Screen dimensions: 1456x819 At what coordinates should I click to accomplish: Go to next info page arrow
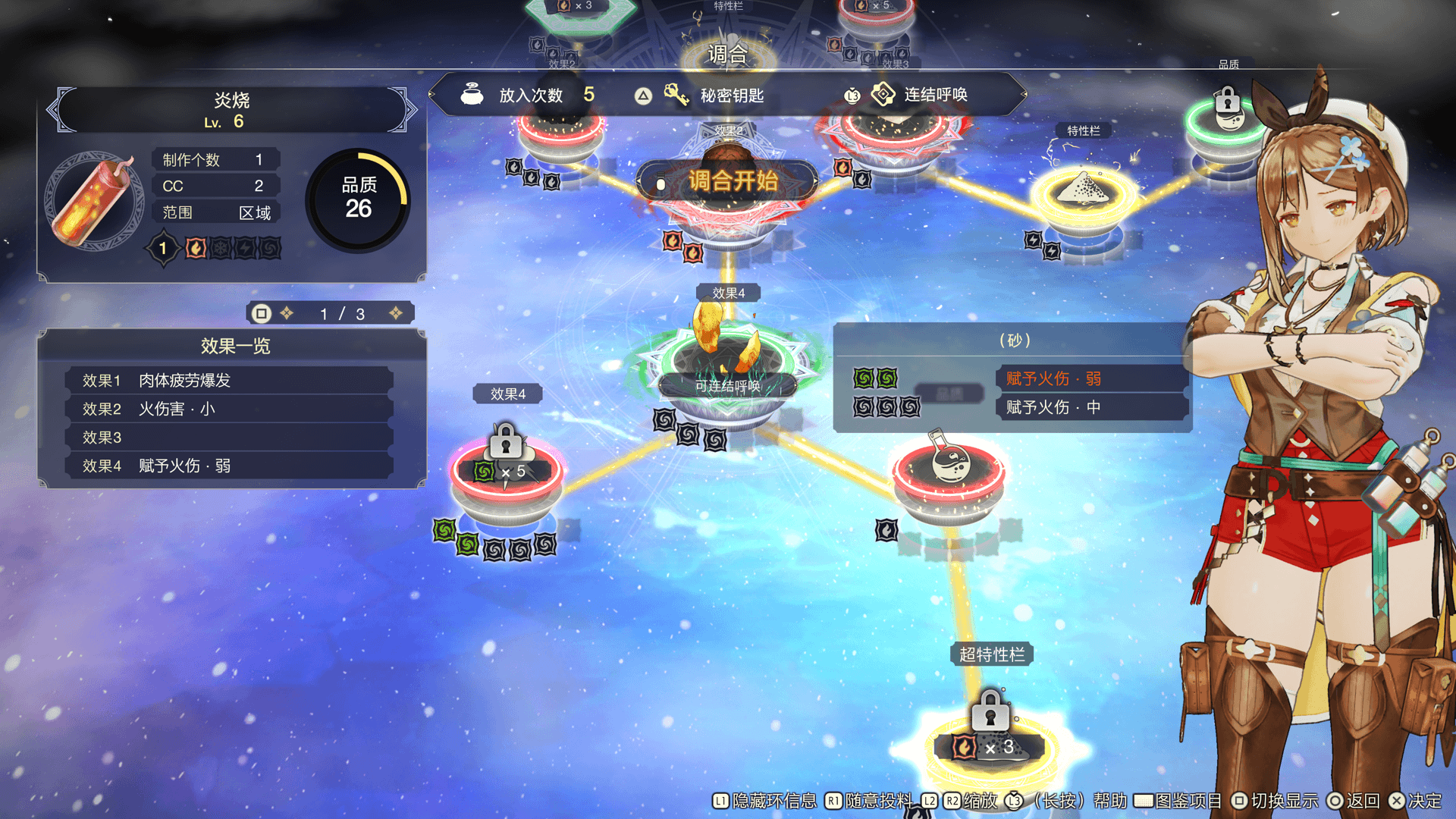[396, 313]
